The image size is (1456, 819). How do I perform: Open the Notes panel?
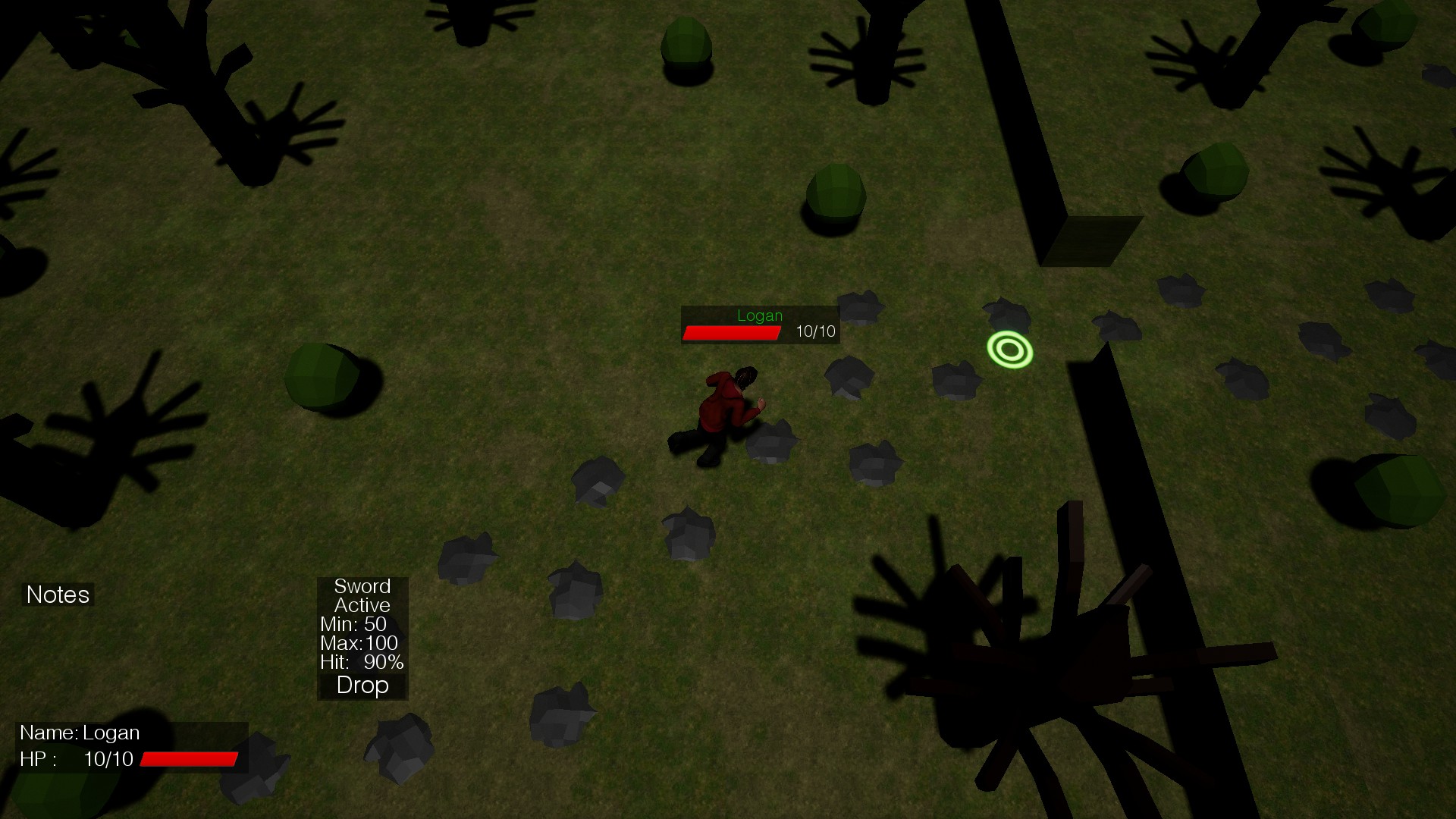(x=58, y=595)
